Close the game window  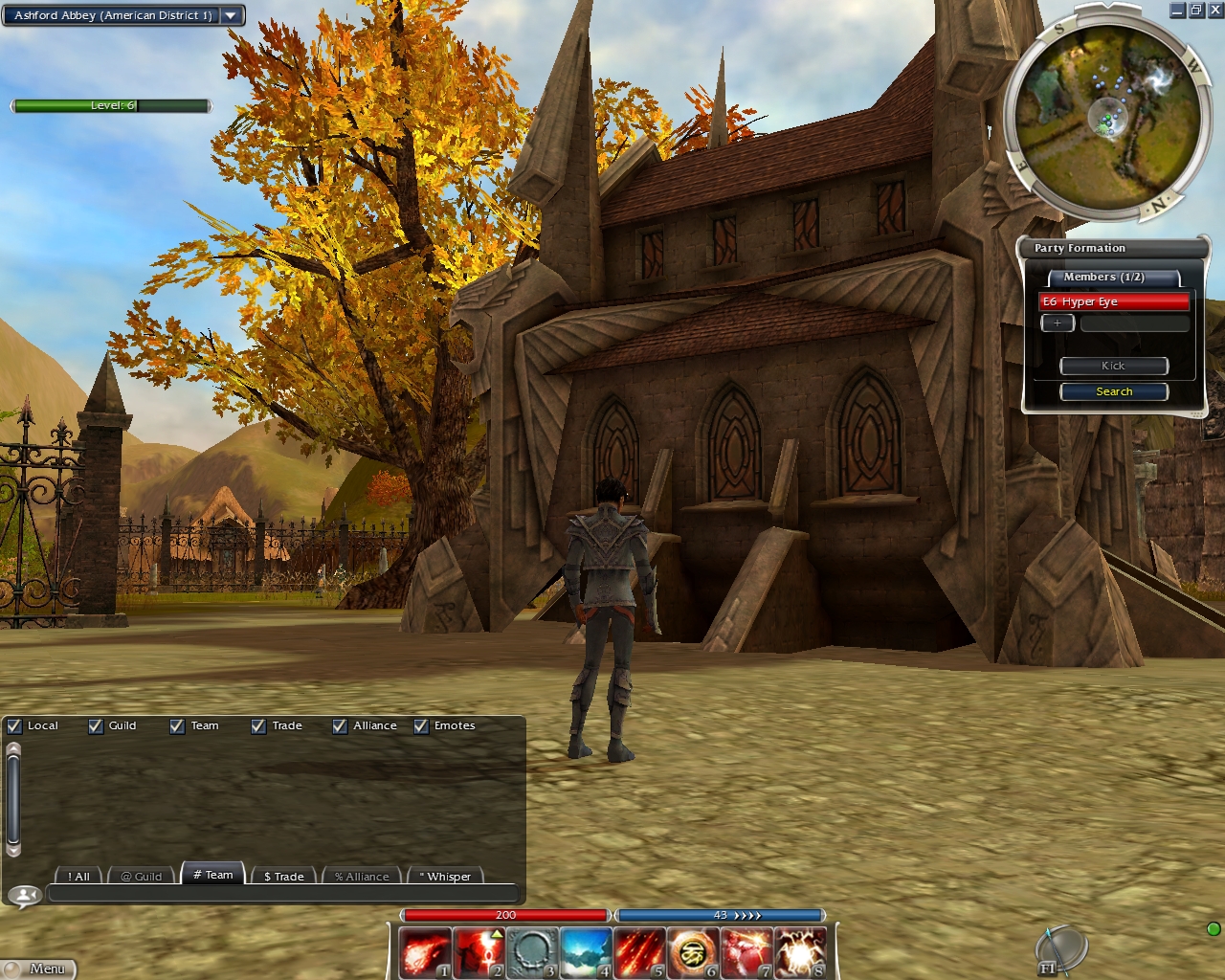(1214, 11)
